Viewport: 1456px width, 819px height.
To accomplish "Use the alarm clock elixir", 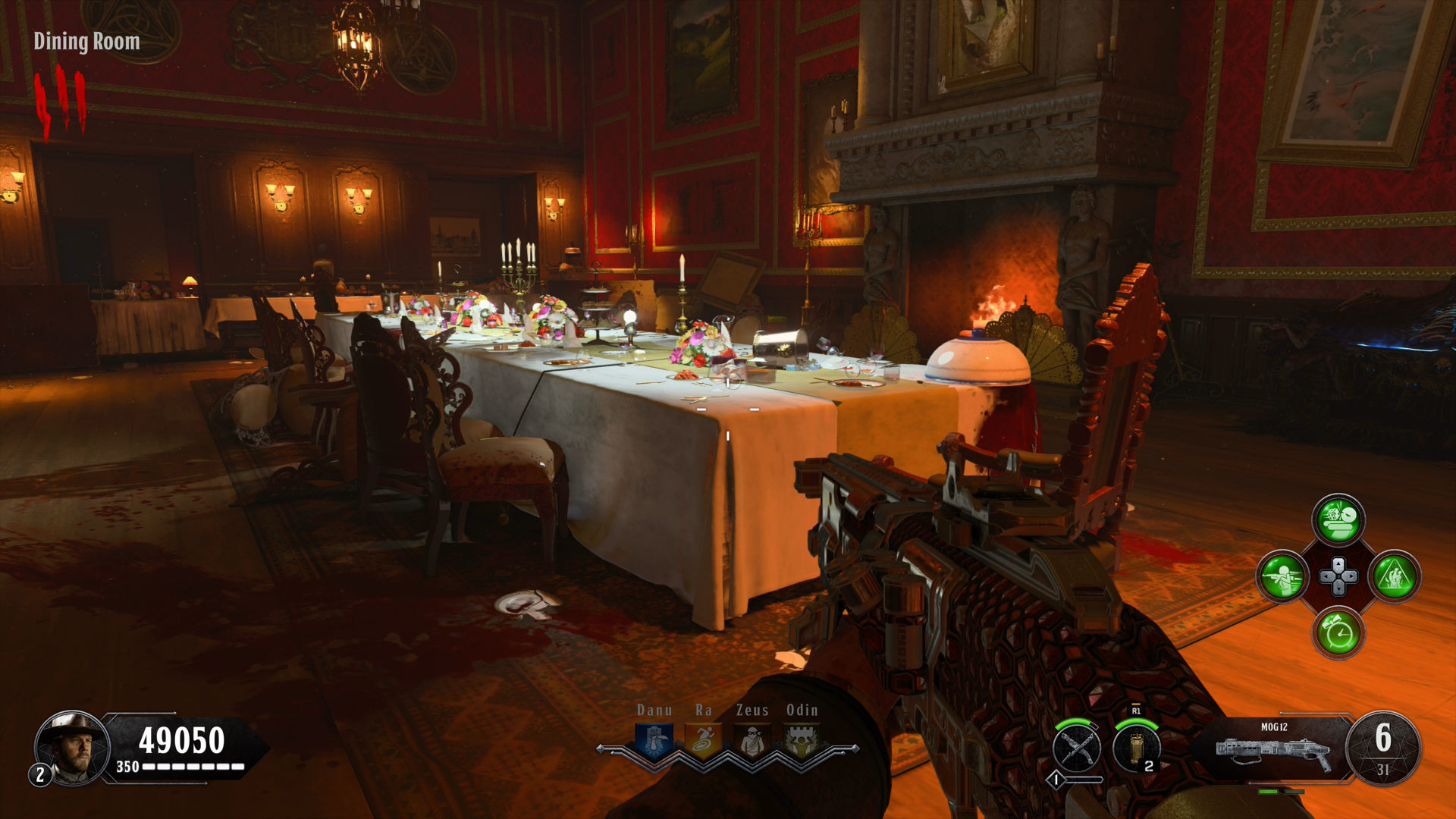I will click(1338, 632).
